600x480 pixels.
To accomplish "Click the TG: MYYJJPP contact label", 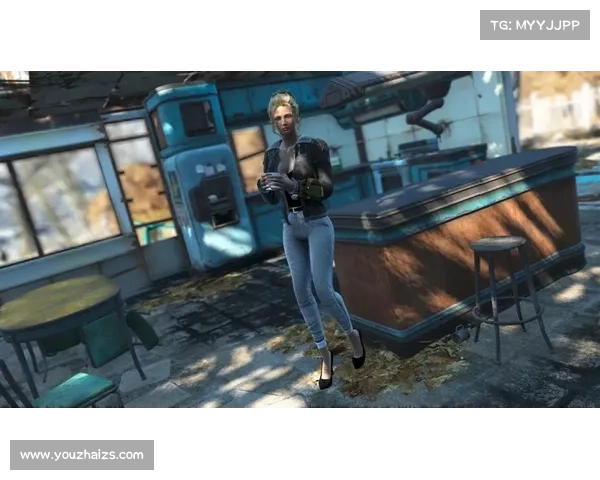I will (535, 24).
